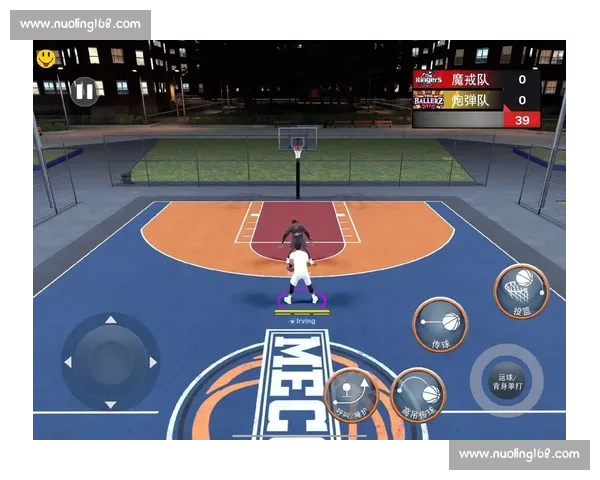Click the yellow smiley face icon
This screenshot has width=600, height=480.
click(x=46, y=59)
